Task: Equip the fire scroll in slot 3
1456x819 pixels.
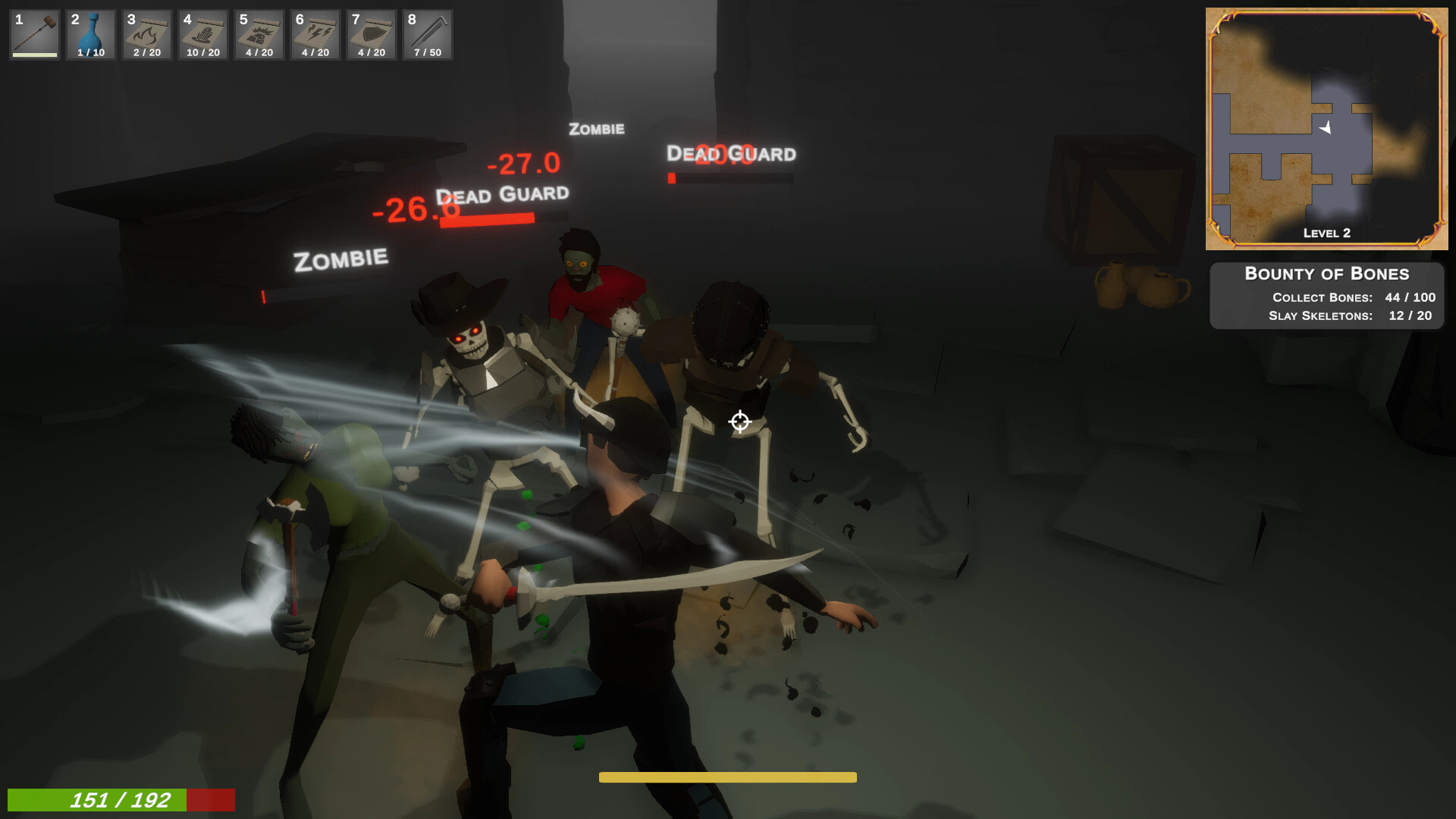Action: pos(146,35)
